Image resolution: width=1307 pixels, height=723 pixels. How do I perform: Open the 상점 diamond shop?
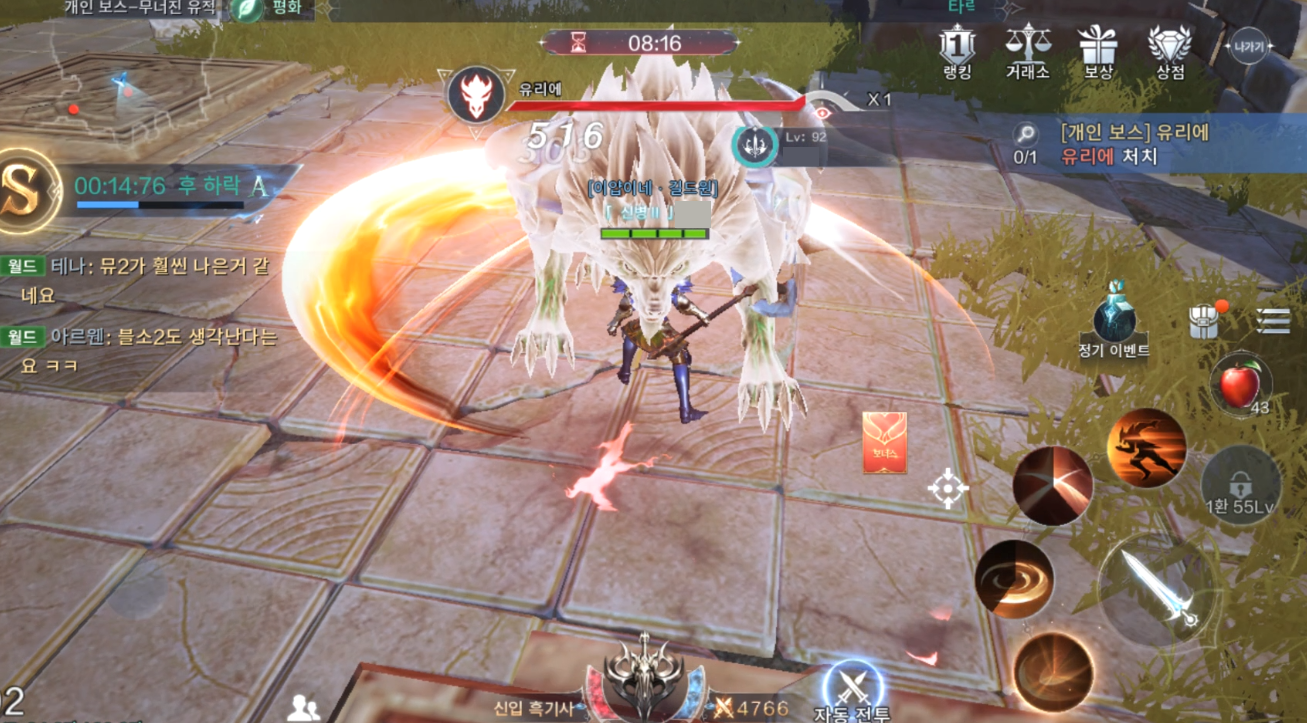(x=1169, y=51)
